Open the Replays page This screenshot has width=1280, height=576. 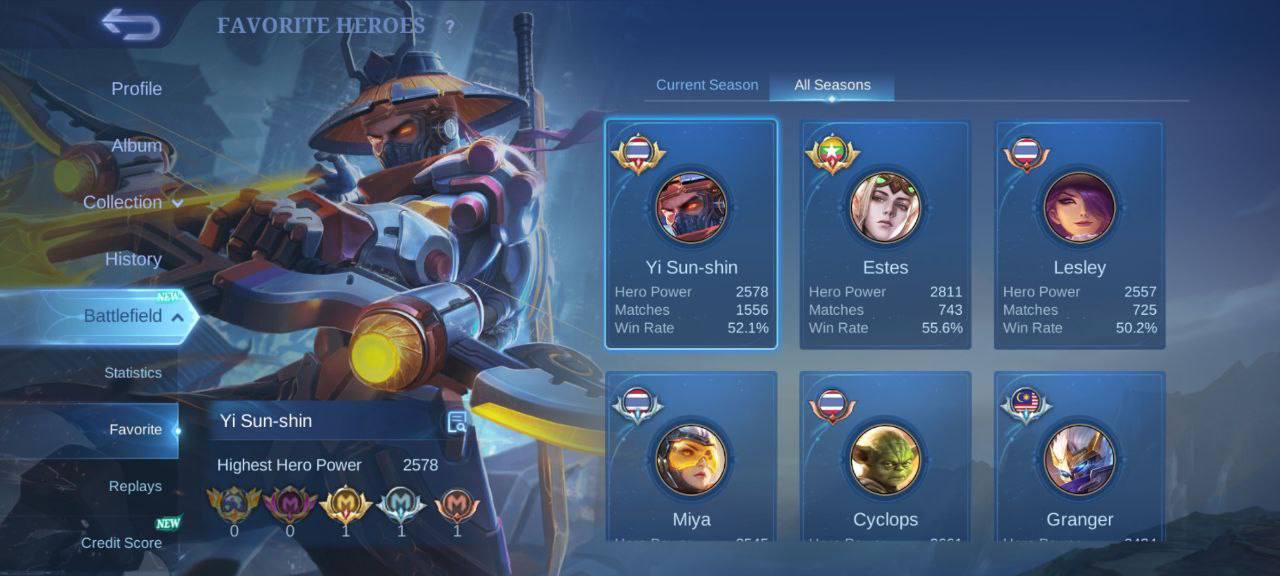135,486
